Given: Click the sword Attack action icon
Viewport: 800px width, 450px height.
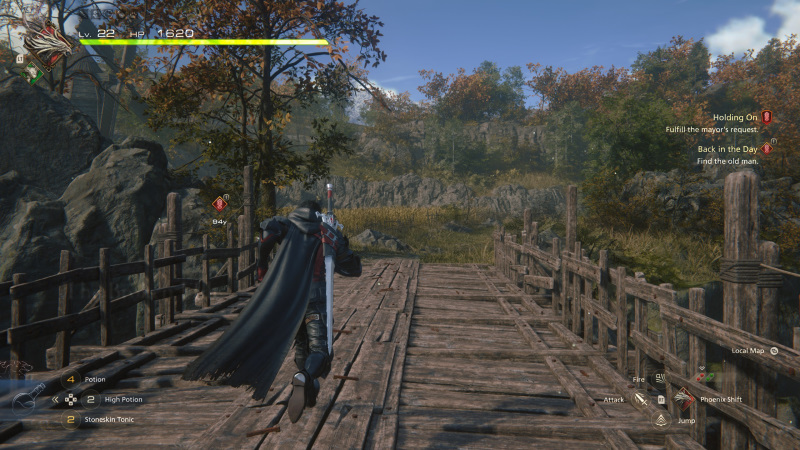Looking at the screenshot, I should click(x=641, y=399).
